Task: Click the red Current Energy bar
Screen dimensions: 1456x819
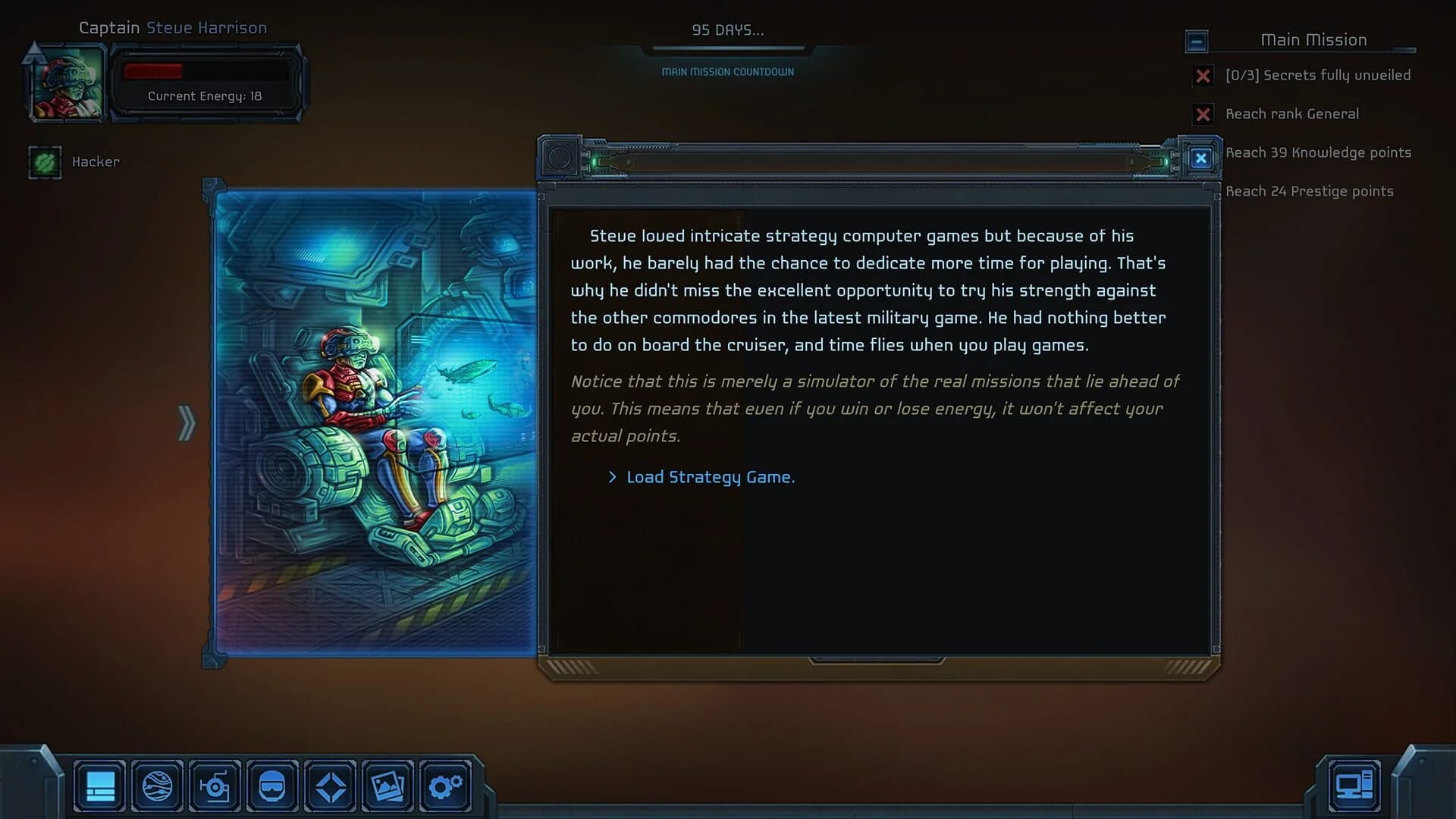Action: [153, 73]
